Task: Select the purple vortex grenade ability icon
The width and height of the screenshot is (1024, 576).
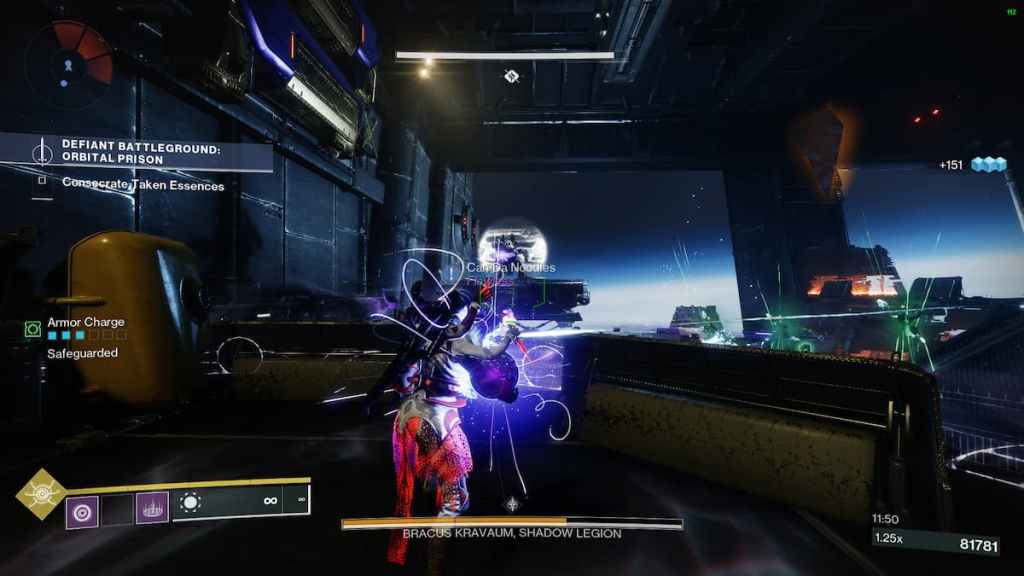Action: point(82,511)
